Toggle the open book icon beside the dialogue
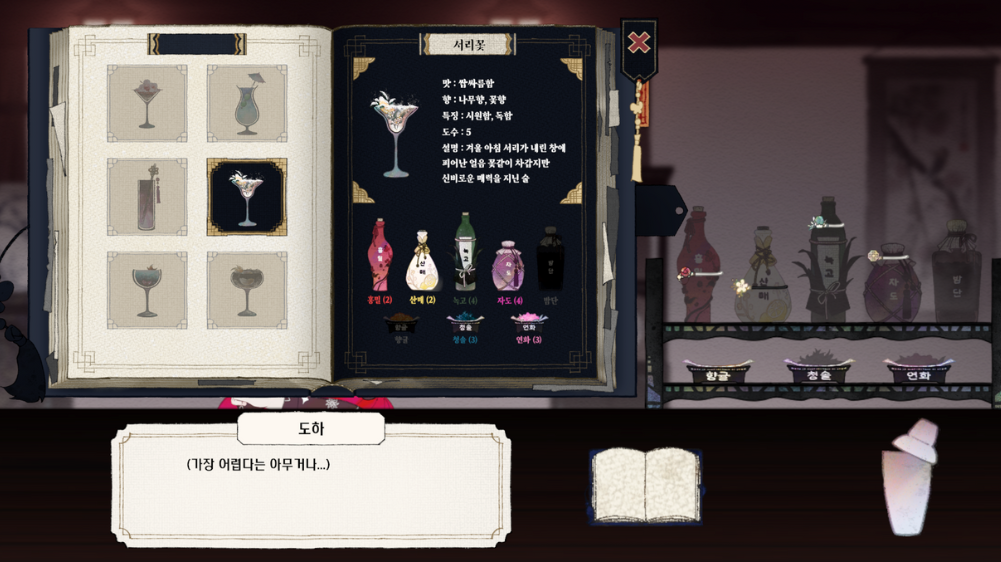This screenshot has height=562, width=1001. pyautogui.click(x=644, y=486)
